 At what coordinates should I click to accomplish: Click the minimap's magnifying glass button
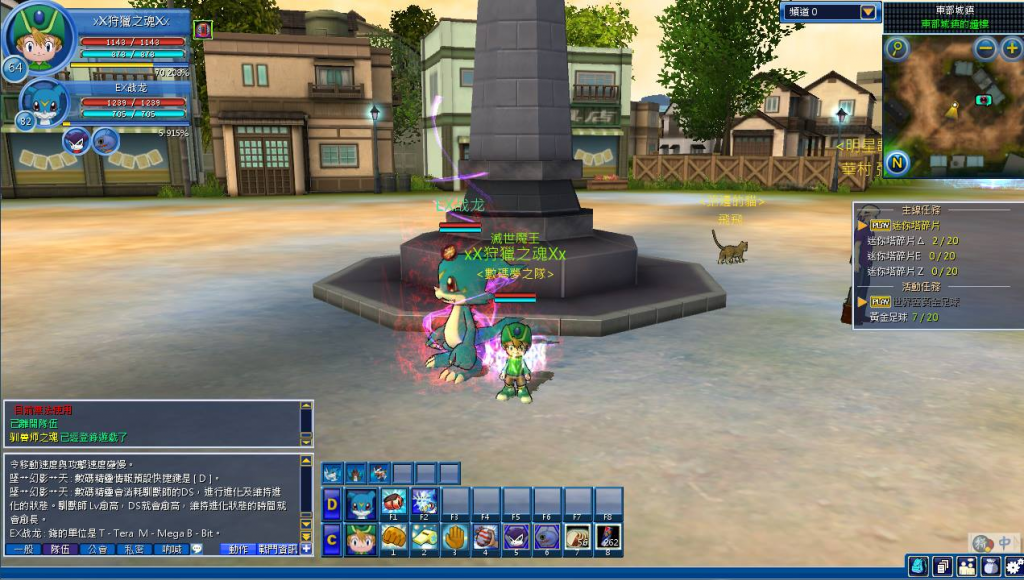(897, 47)
